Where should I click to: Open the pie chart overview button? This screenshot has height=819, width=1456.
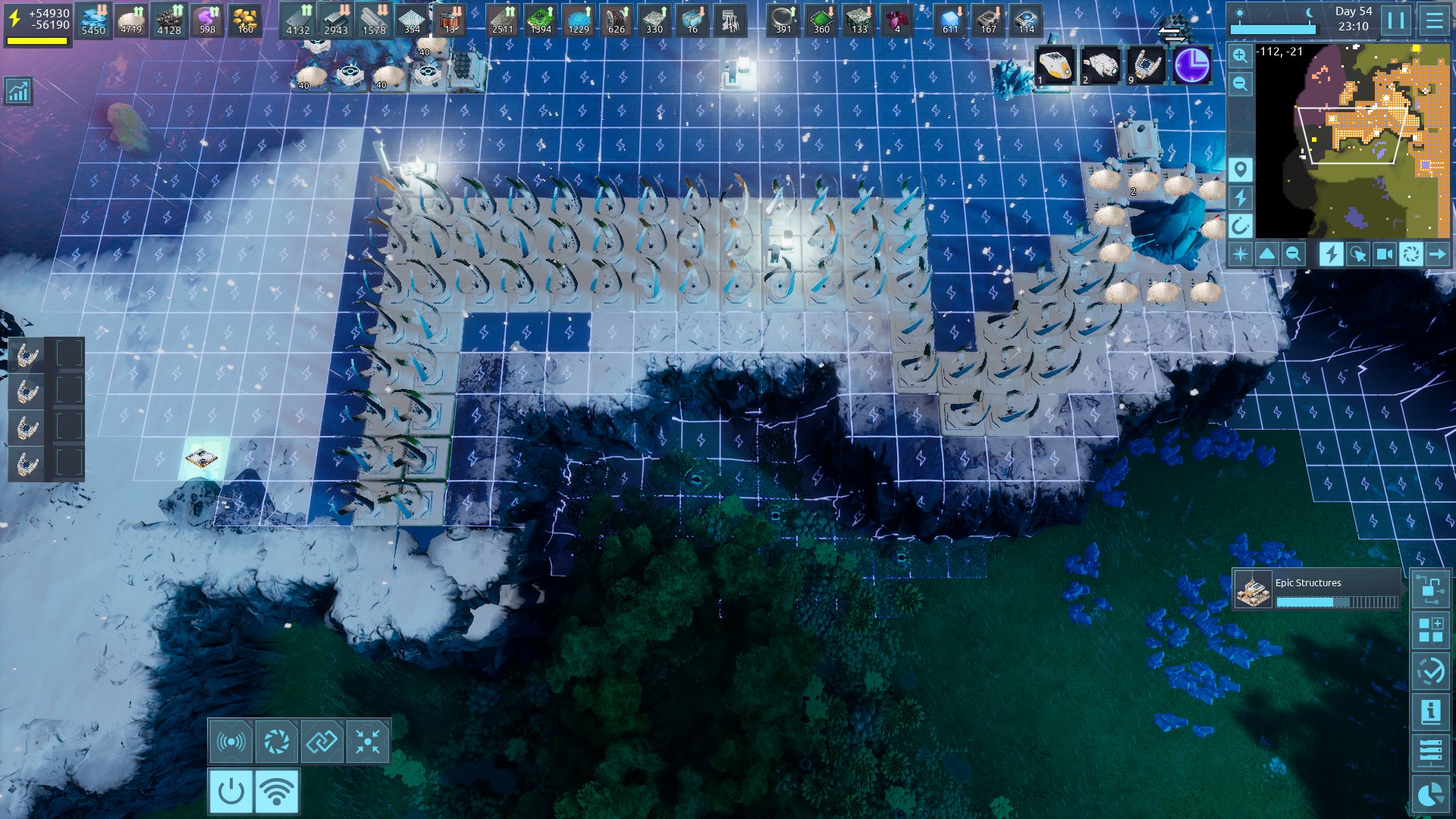1431,794
